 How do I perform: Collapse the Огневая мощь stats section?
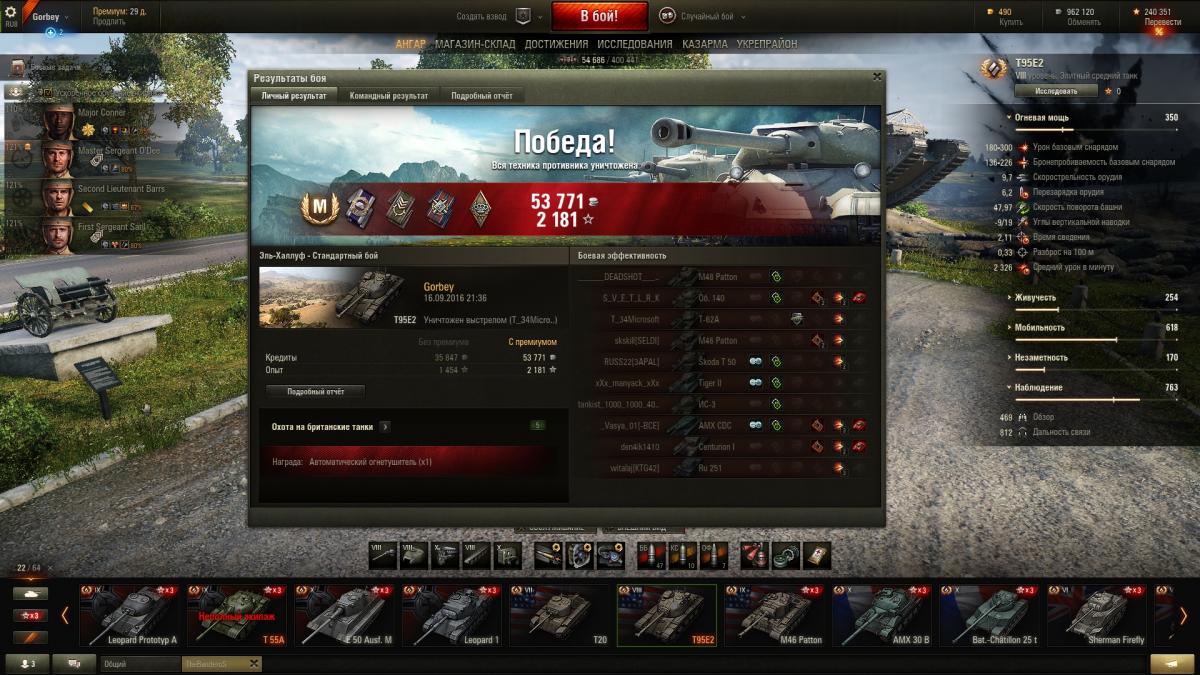1010,118
